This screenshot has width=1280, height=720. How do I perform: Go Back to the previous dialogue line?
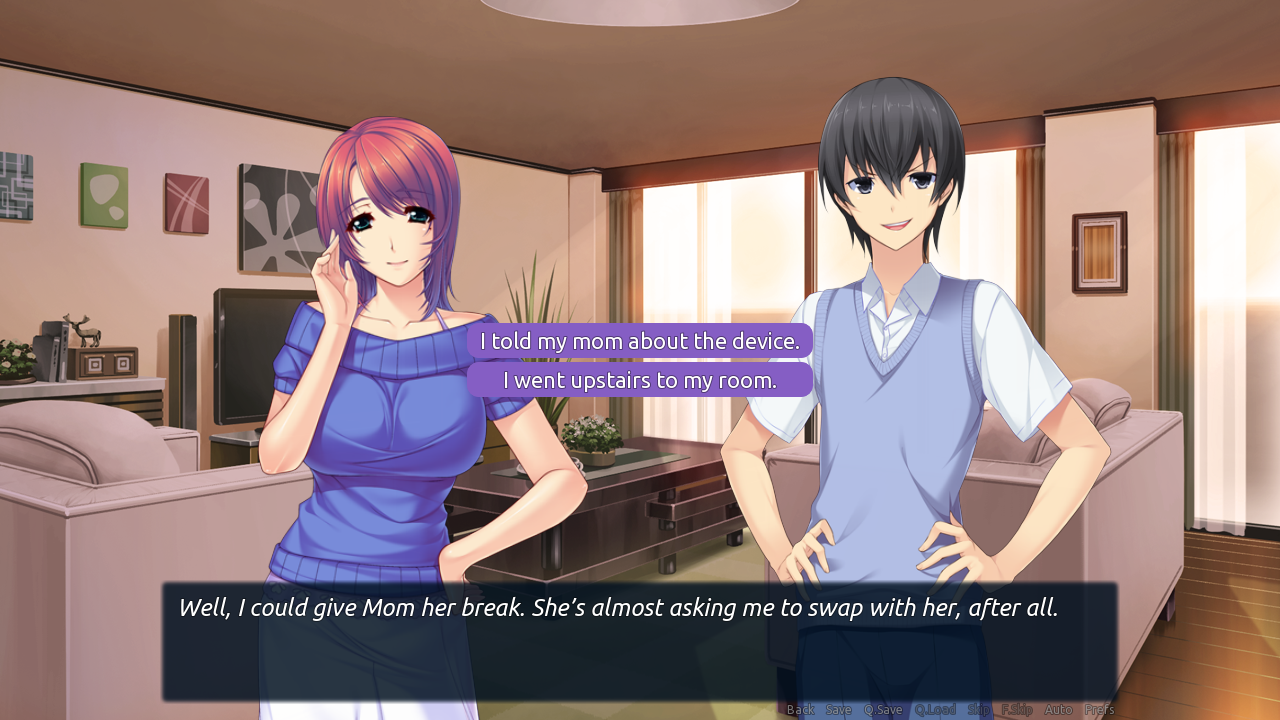pos(799,709)
